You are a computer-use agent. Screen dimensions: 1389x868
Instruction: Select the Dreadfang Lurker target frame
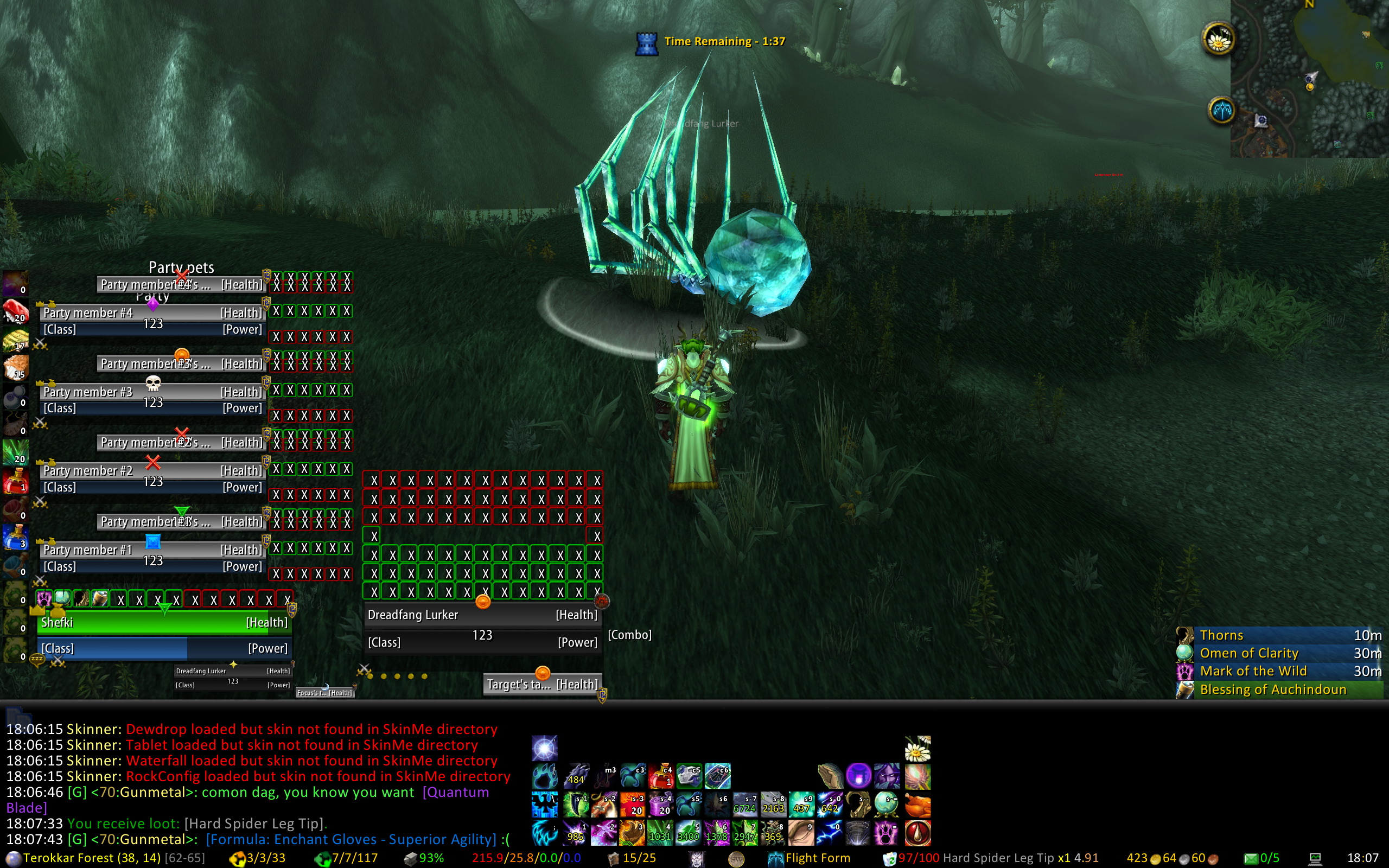click(x=482, y=615)
